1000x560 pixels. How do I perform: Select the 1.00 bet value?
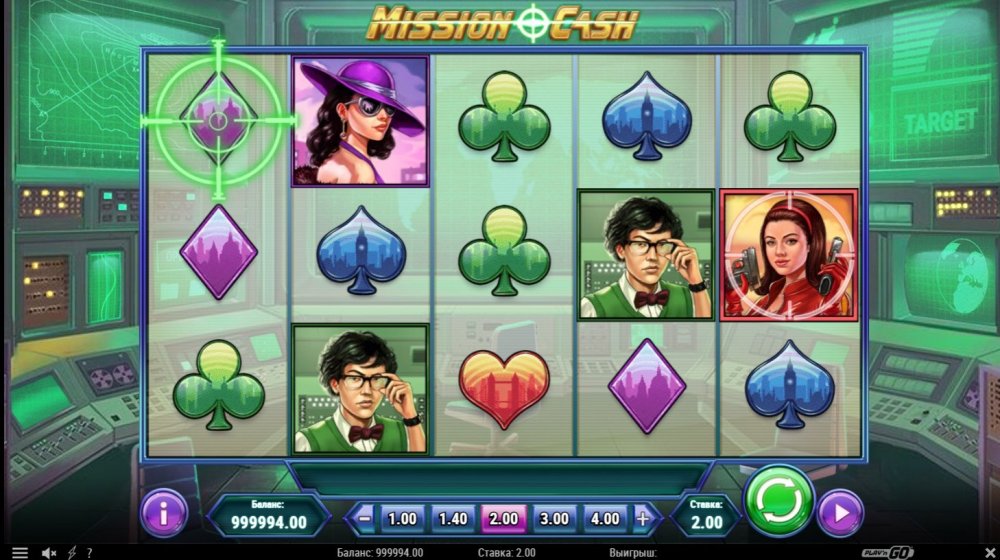click(402, 519)
